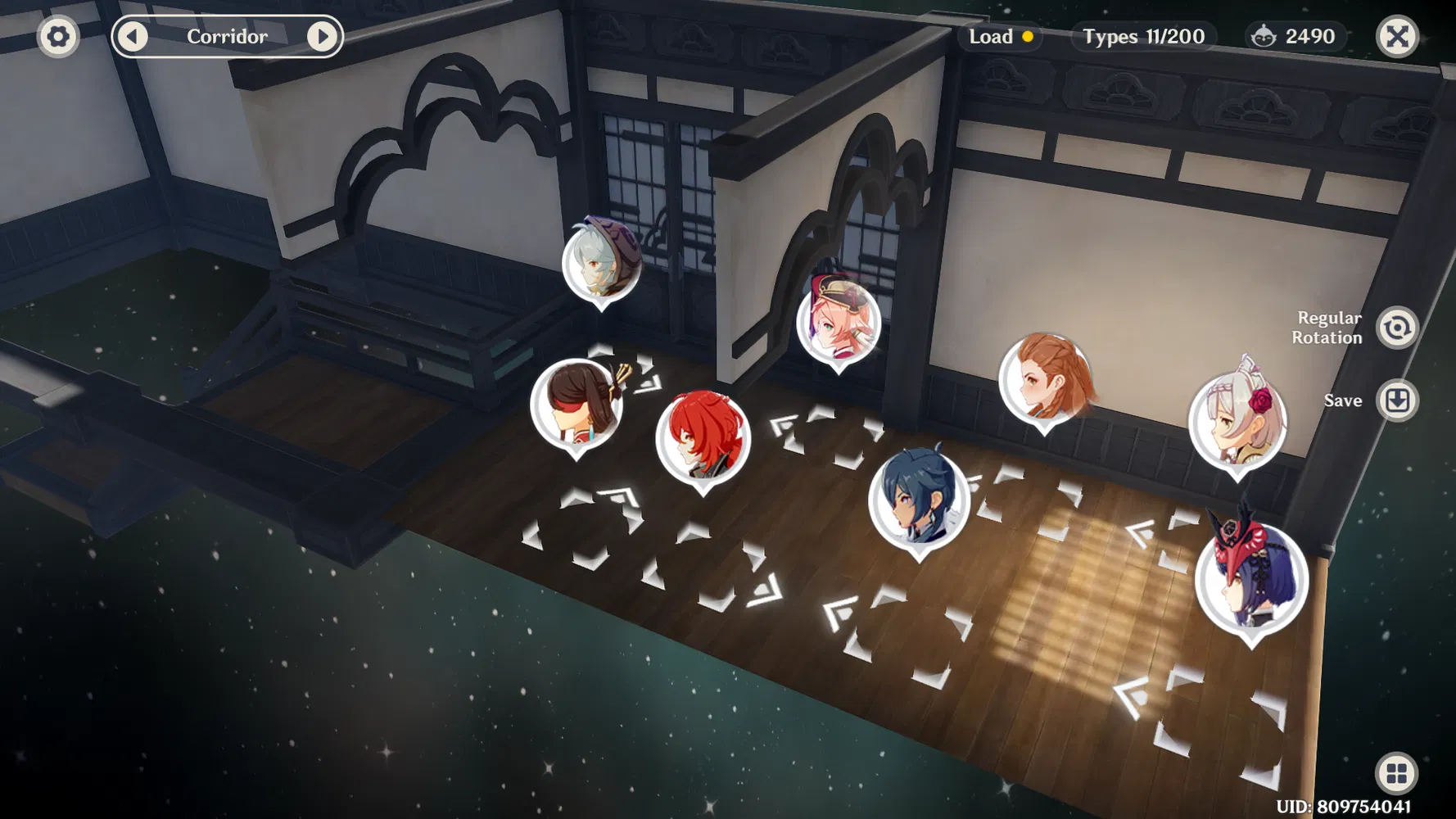Select the orange-haired companion avatar by the wall

pyautogui.click(x=1047, y=381)
